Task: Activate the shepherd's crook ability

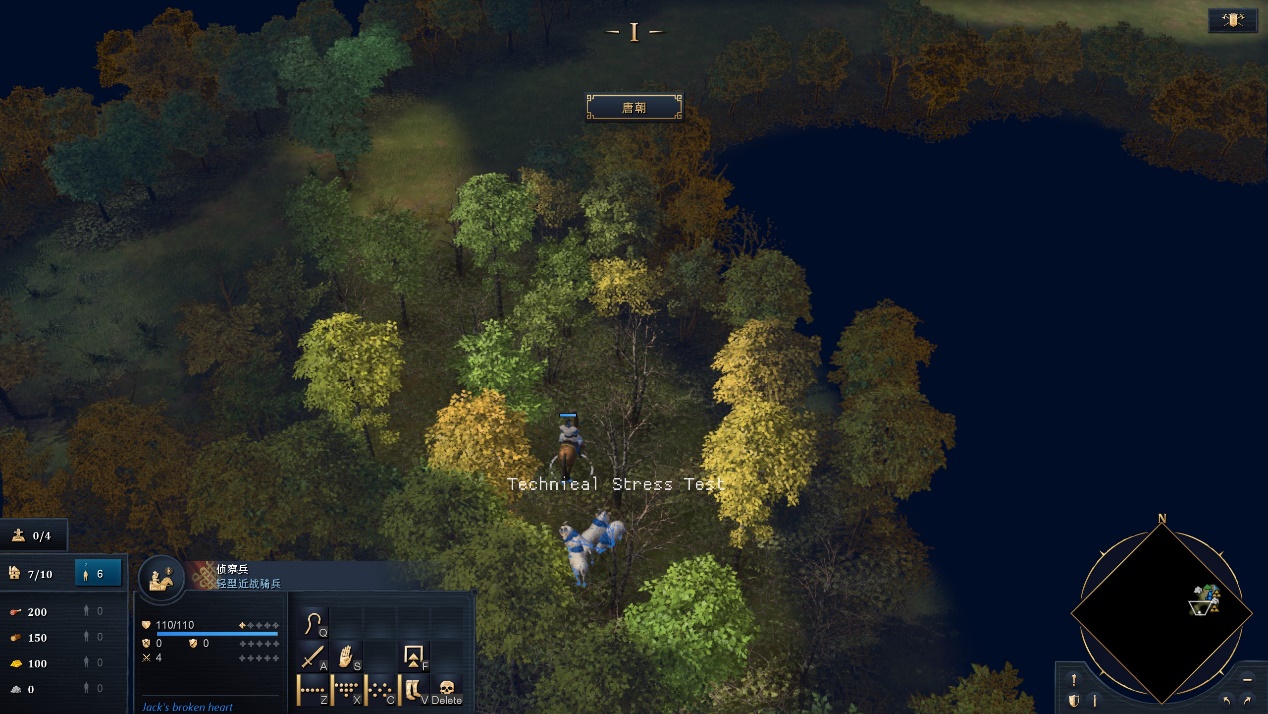Action: click(x=314, y=623)
